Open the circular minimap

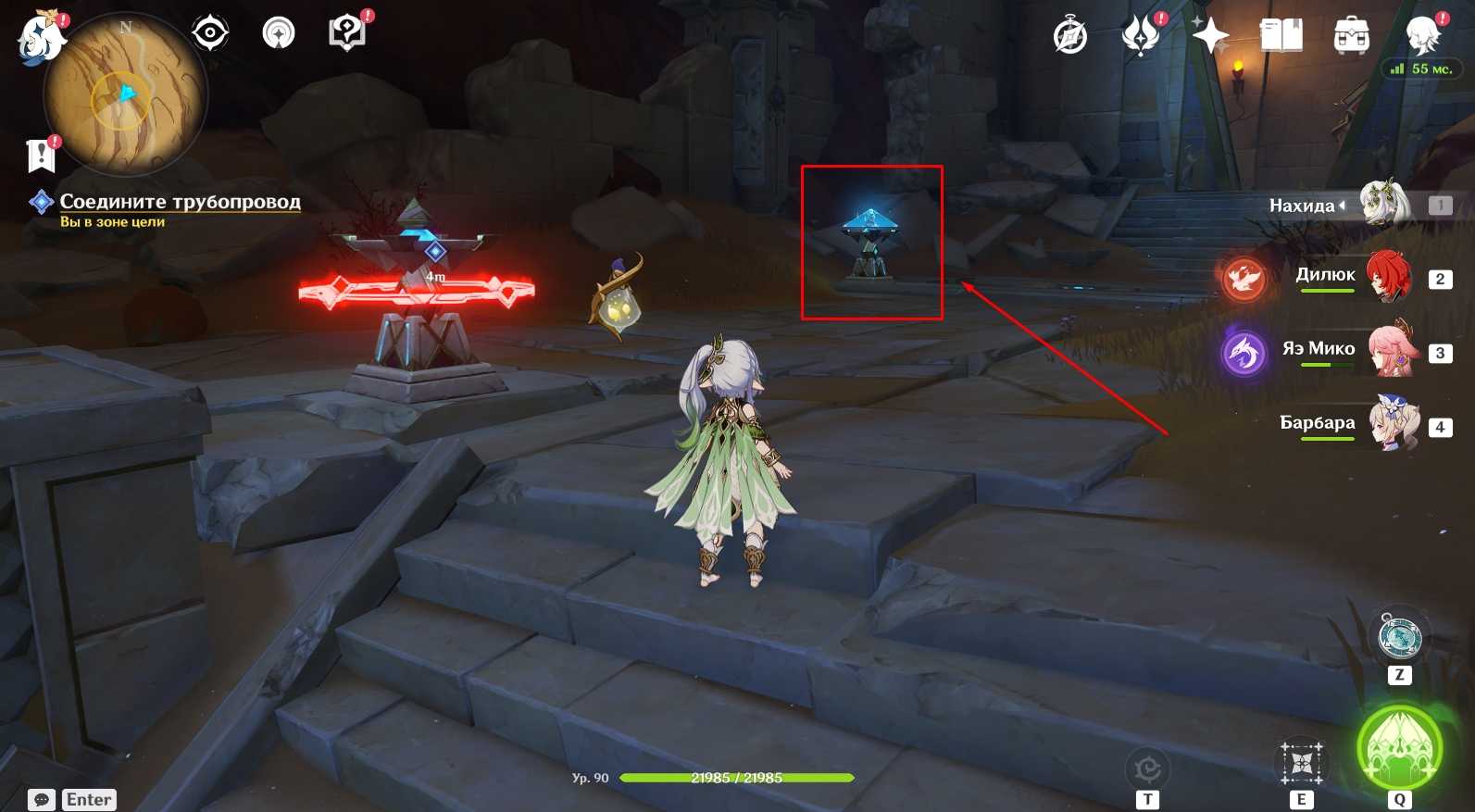tap(126, 95)
